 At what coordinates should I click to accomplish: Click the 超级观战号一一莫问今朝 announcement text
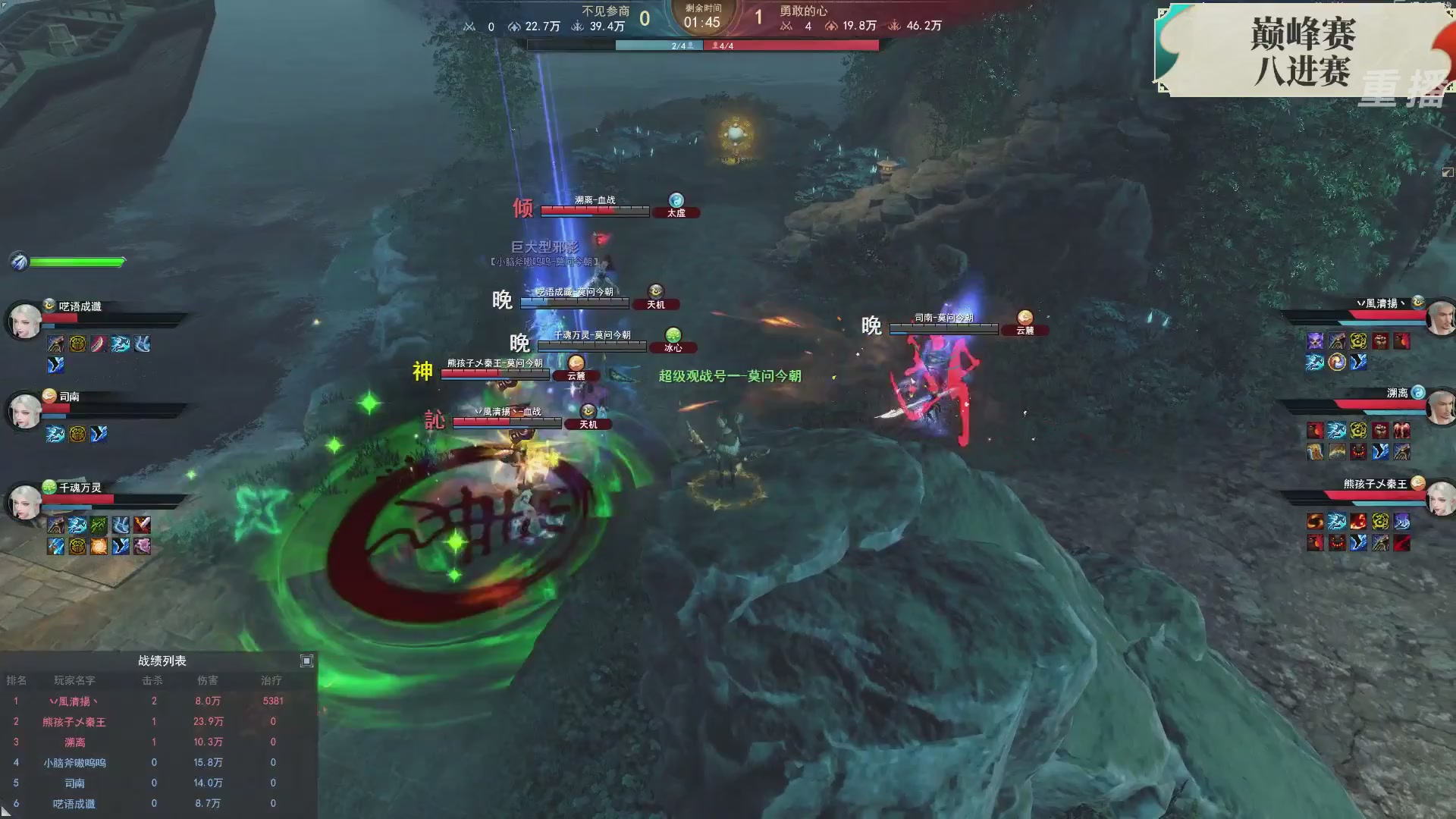tap(728, 376)
